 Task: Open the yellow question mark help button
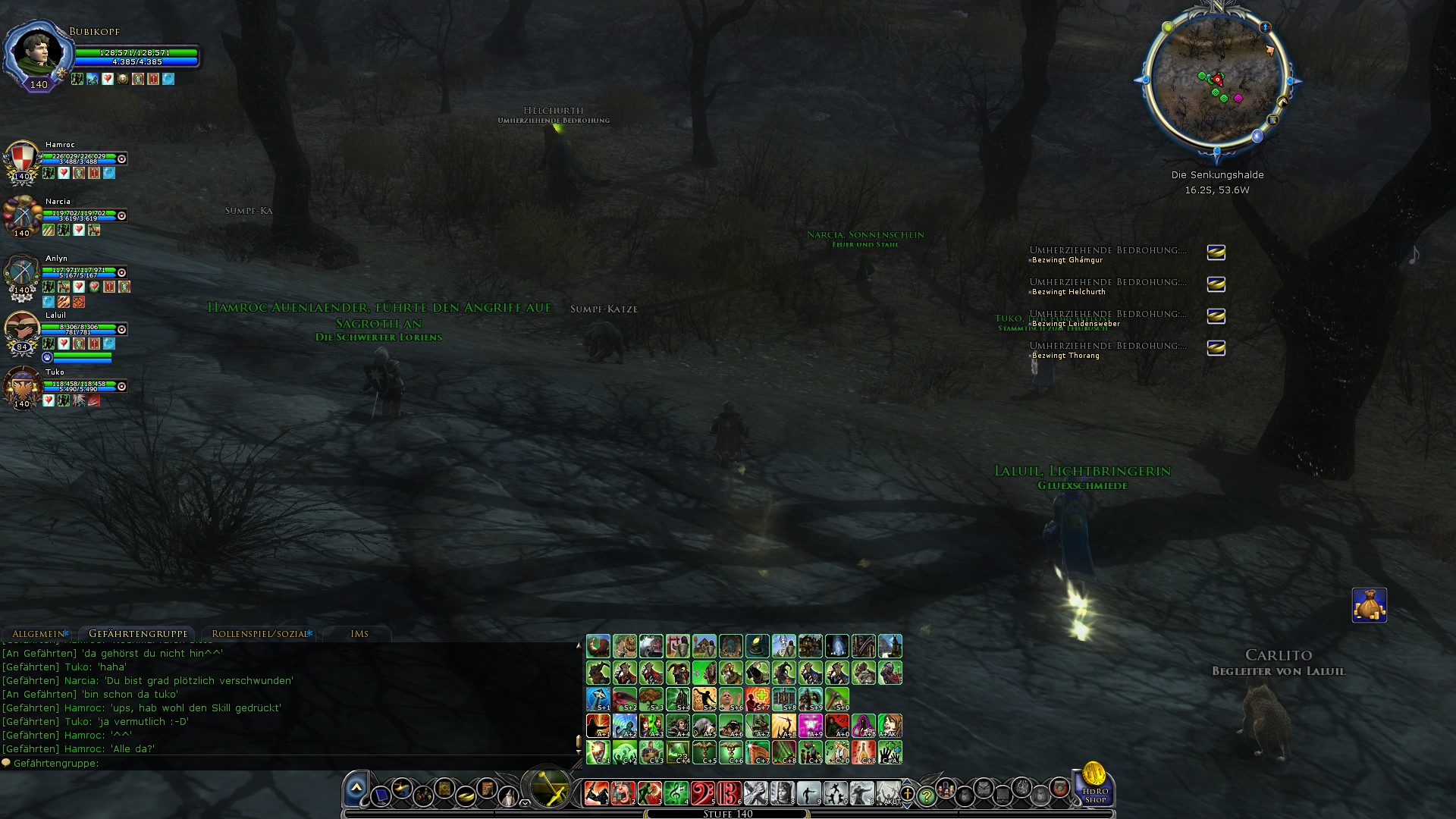pos(926,796)
